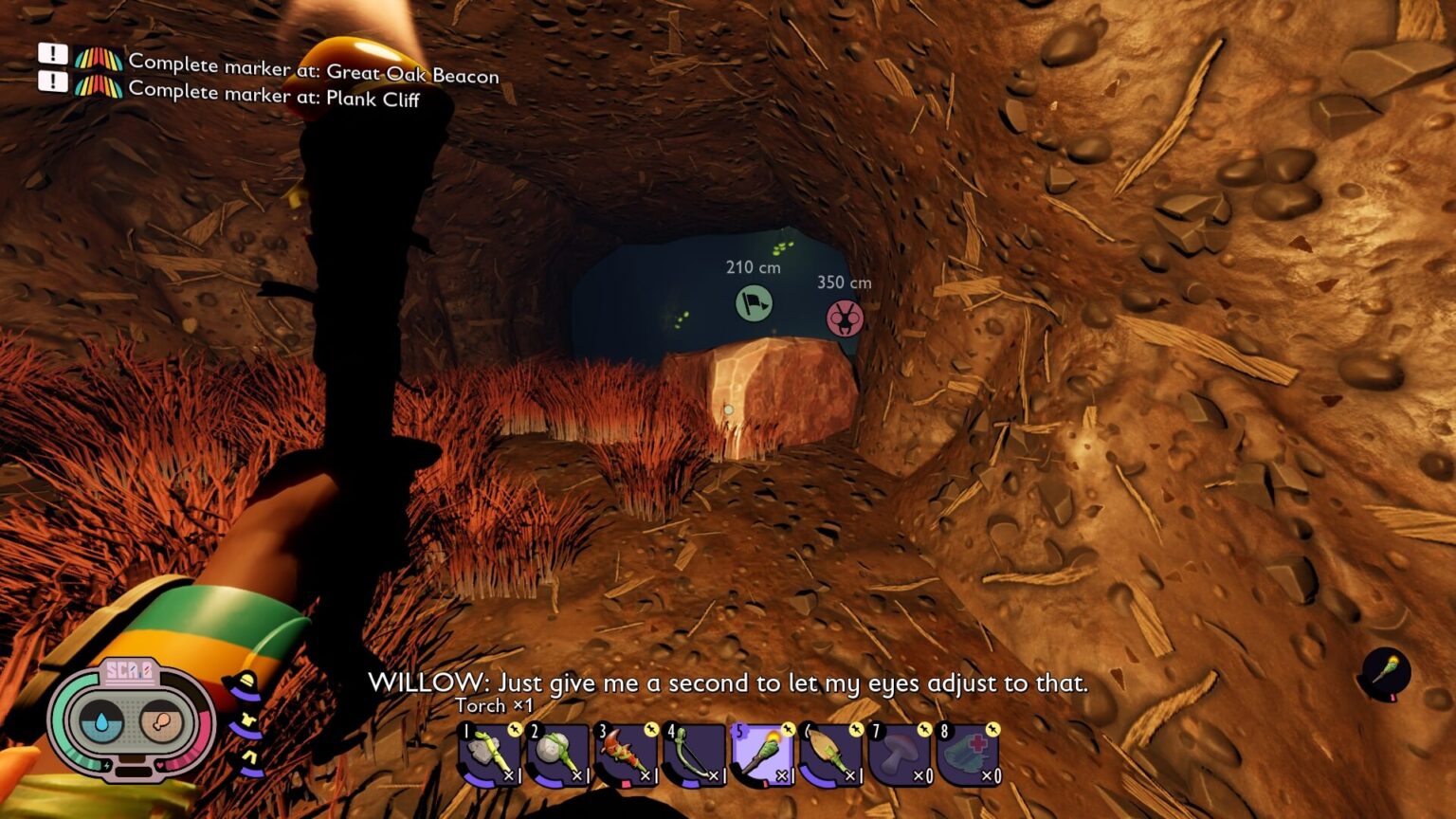This screenshot has width=1456, height=819.
Task: Click the flag waypoint marker showing 210 cm
Action: pyautogui.click(x=754, y=305)
